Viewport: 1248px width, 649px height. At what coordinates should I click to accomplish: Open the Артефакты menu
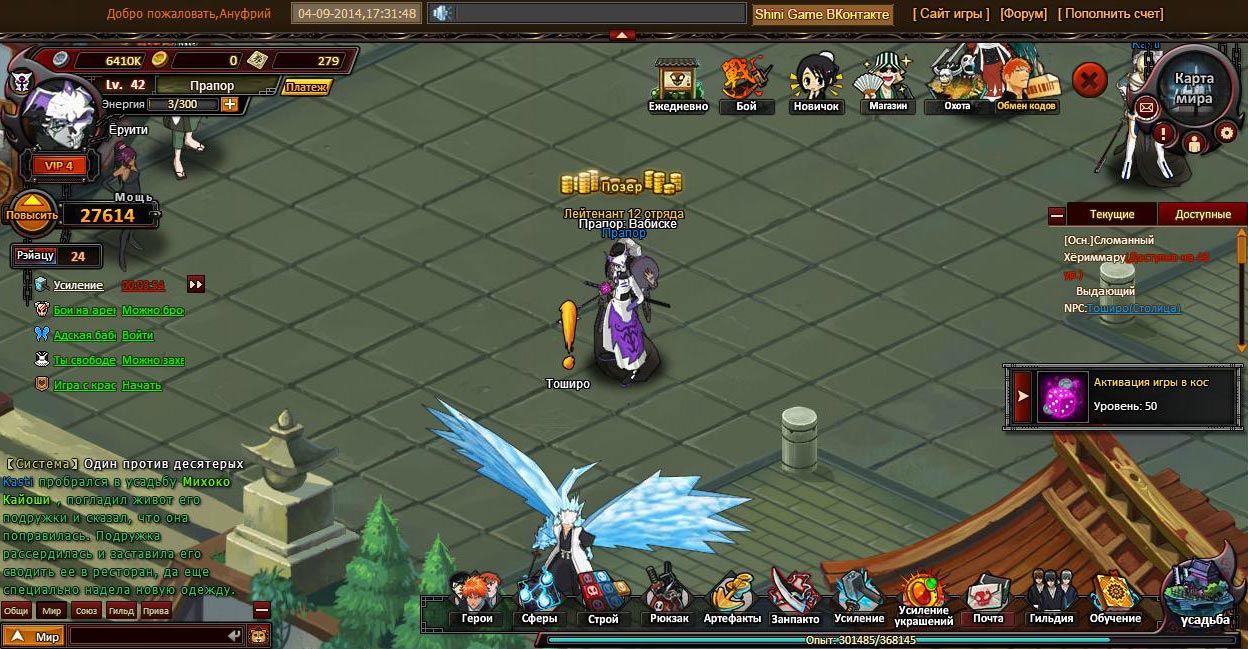pos(732,598)
